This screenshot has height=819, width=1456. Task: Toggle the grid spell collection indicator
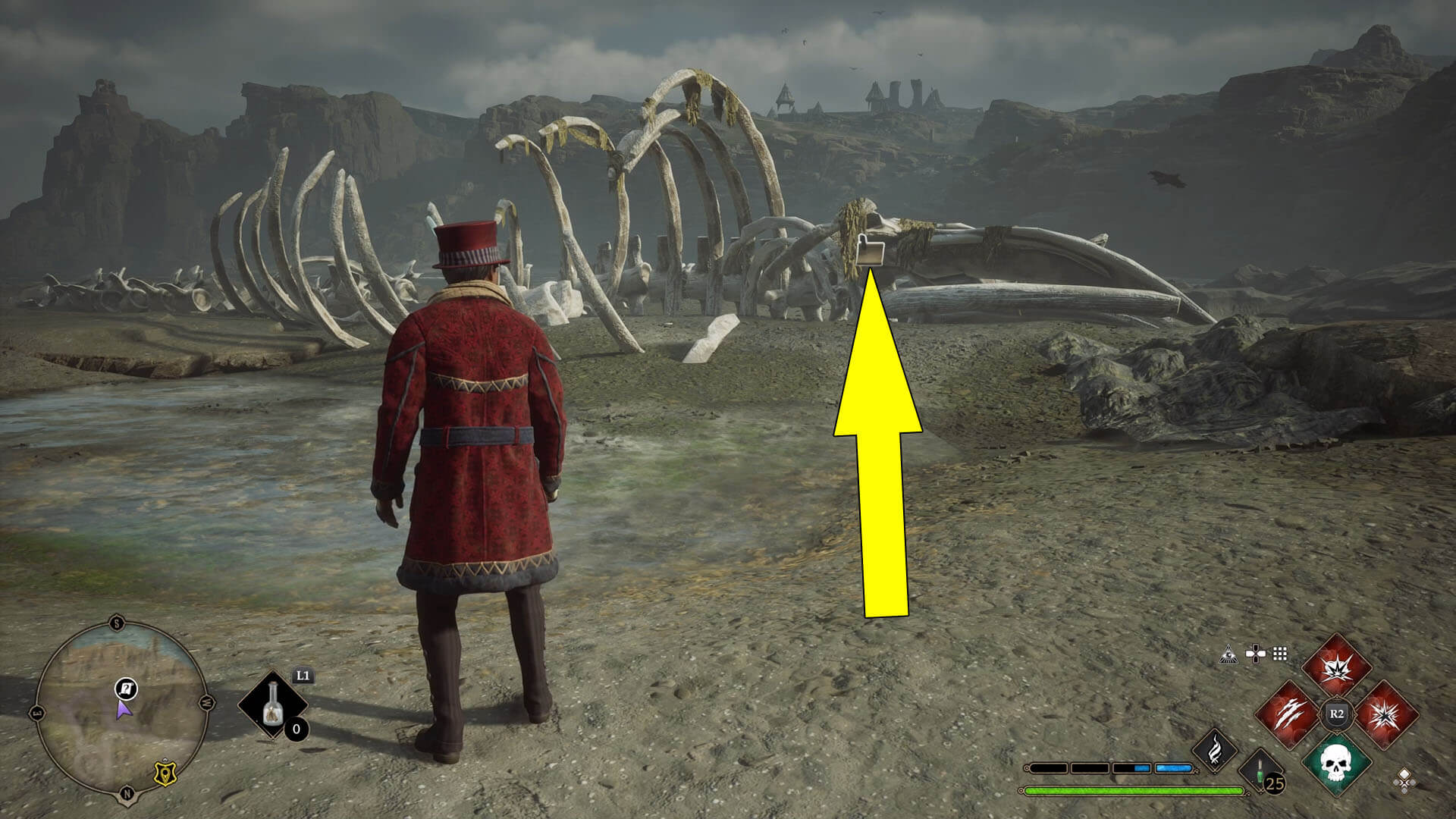tap(1279, 654)
